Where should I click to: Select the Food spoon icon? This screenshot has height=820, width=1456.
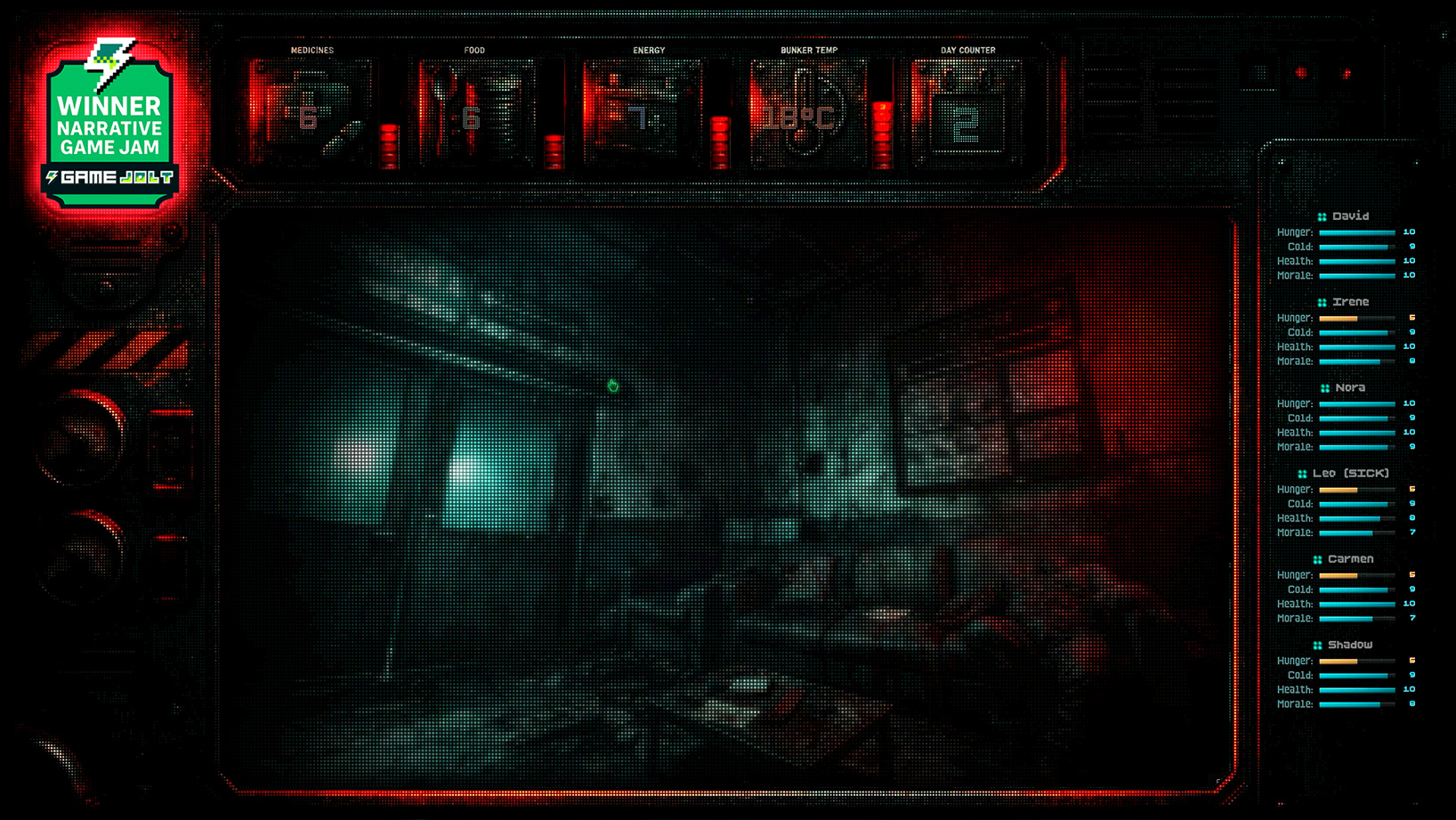click(442, 93)
